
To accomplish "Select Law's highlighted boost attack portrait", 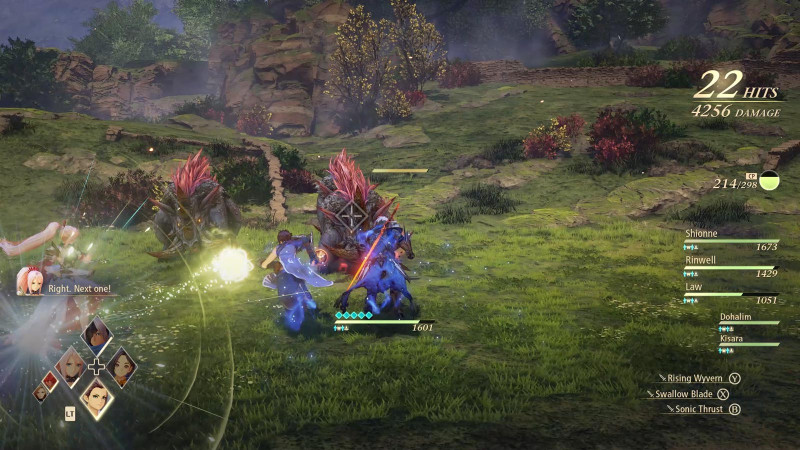I will [96, 399].
